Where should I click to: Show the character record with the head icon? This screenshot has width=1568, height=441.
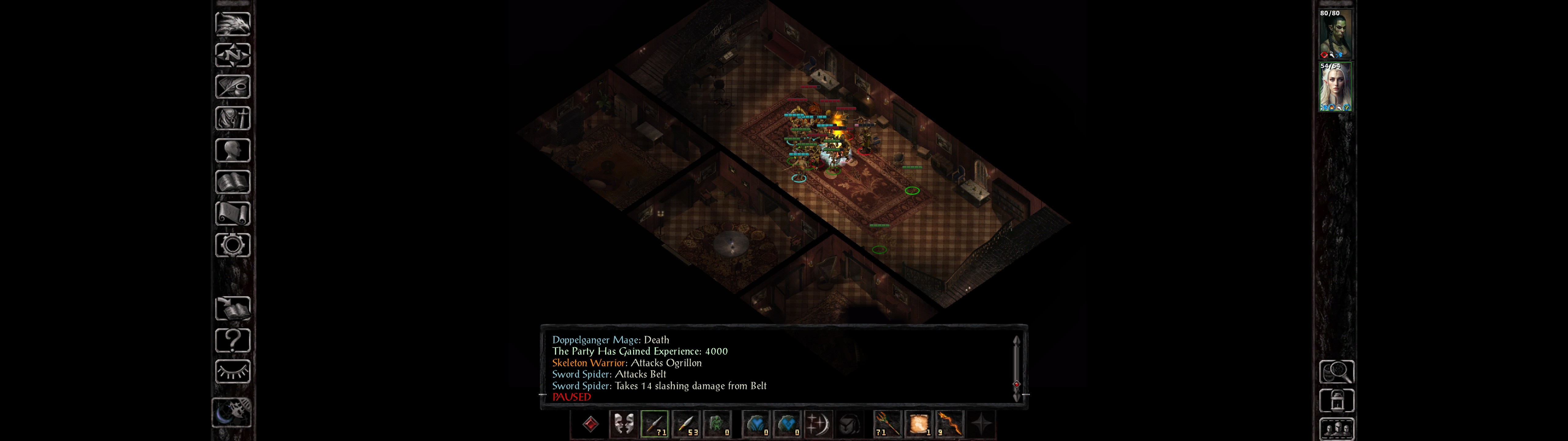232,150
